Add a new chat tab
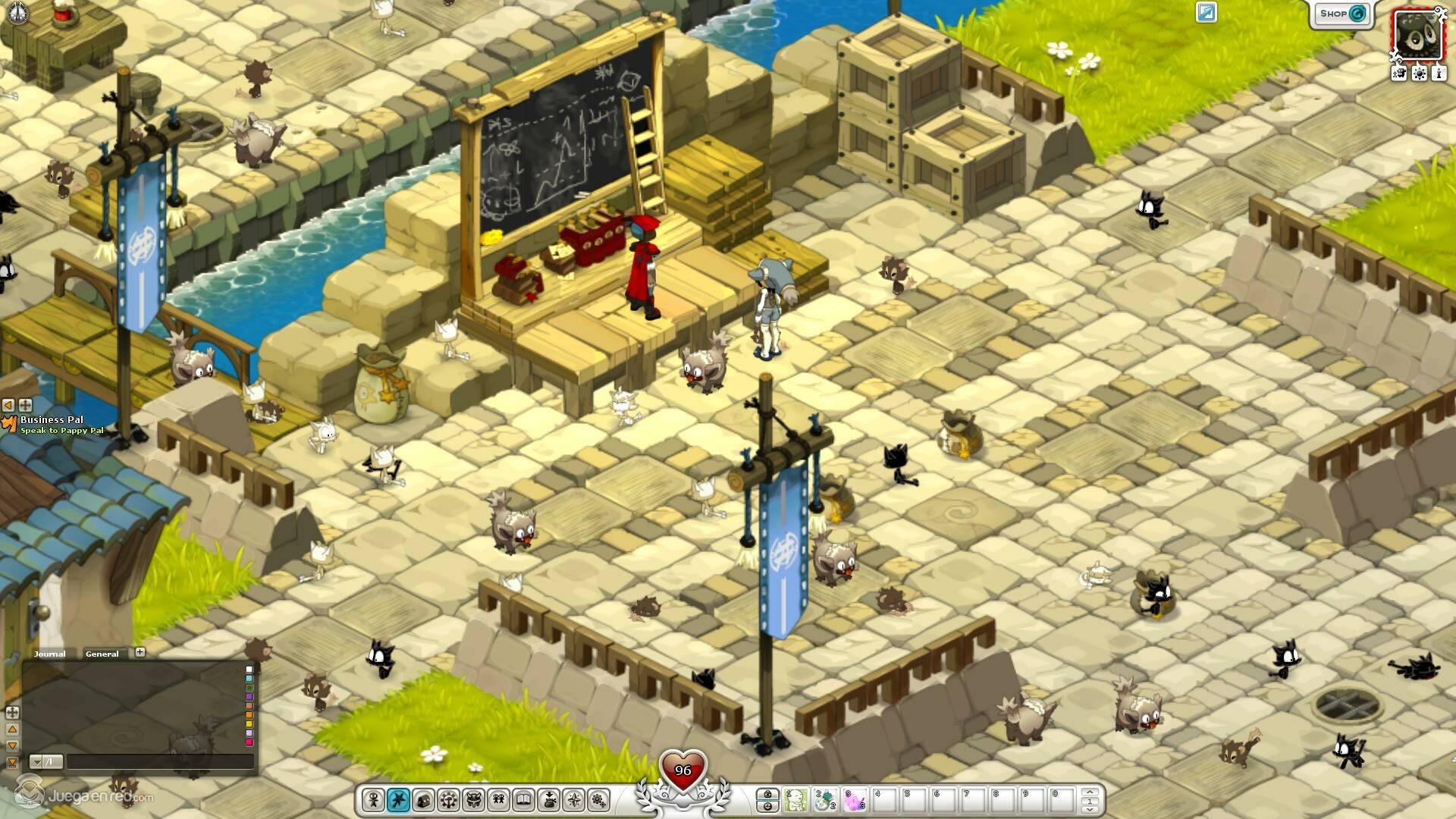This screenshot has height=819, width=1456. (140, 652)
